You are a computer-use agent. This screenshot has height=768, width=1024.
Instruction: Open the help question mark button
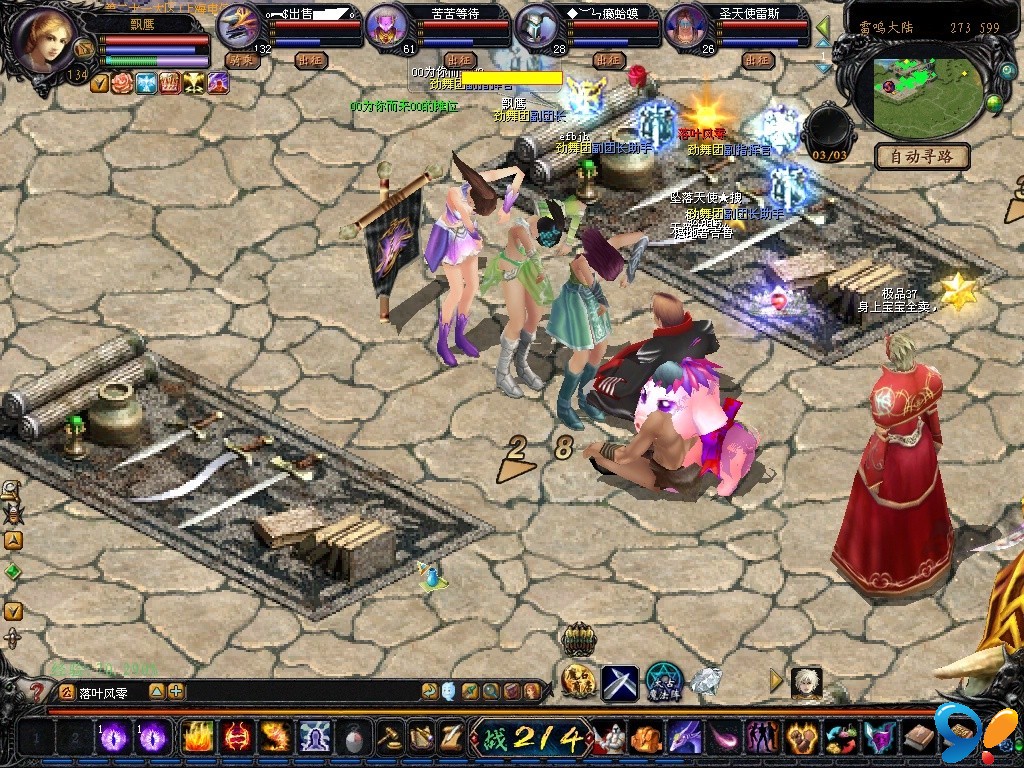click(x=37, y=691)
